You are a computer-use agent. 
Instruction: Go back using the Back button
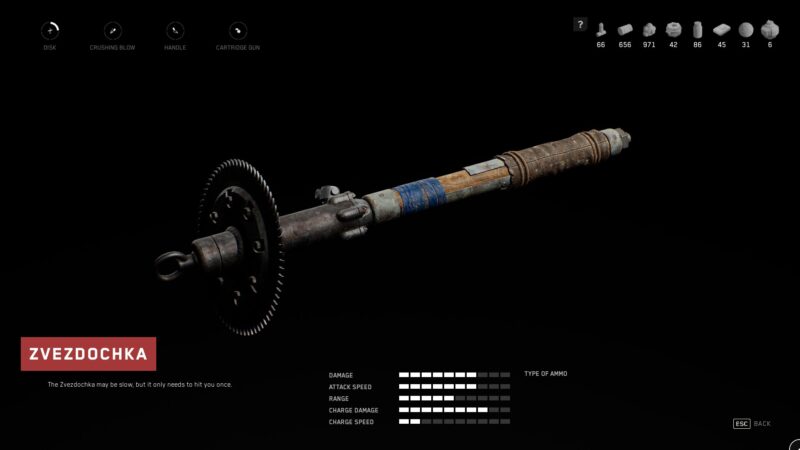click(x=752, y=424)
